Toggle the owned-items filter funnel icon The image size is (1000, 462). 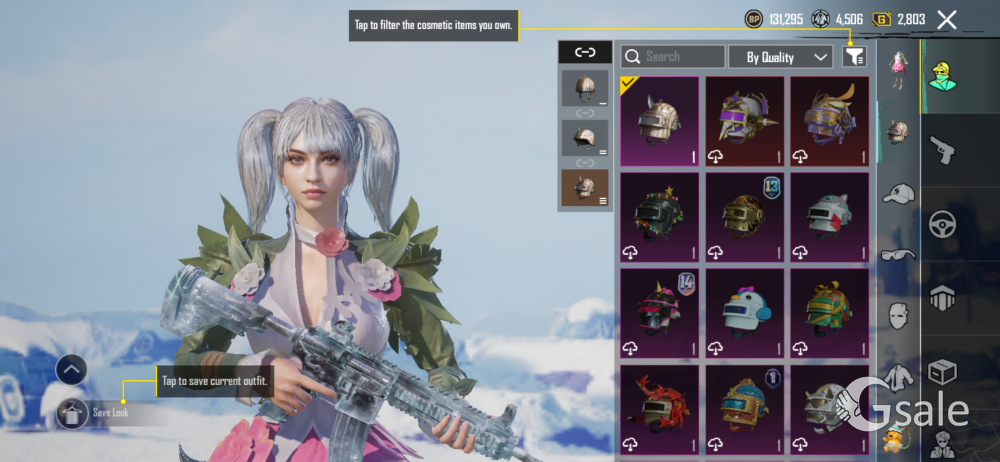click(853, 57)
